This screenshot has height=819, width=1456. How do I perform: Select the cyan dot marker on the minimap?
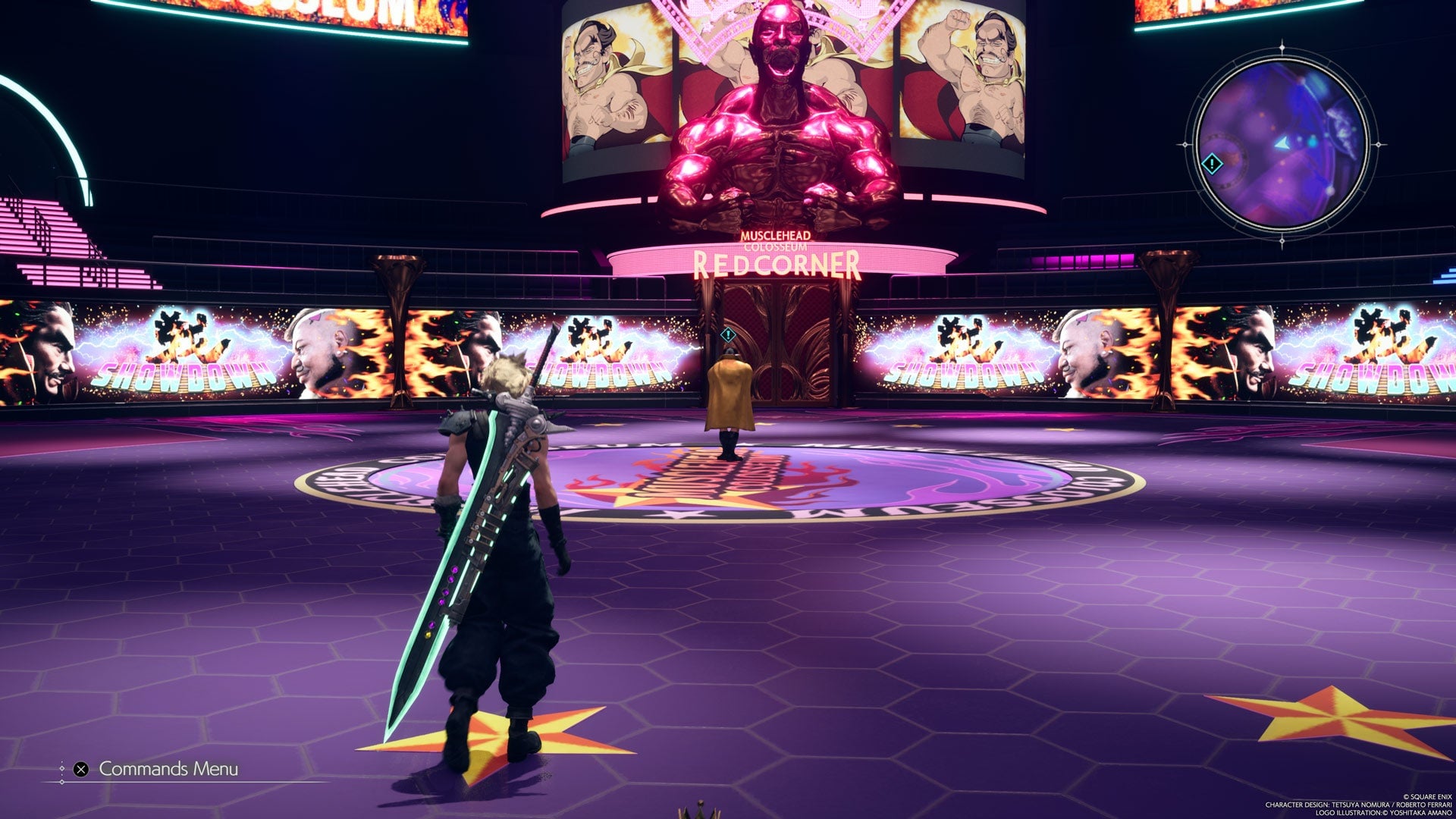tap(1313, 142)
